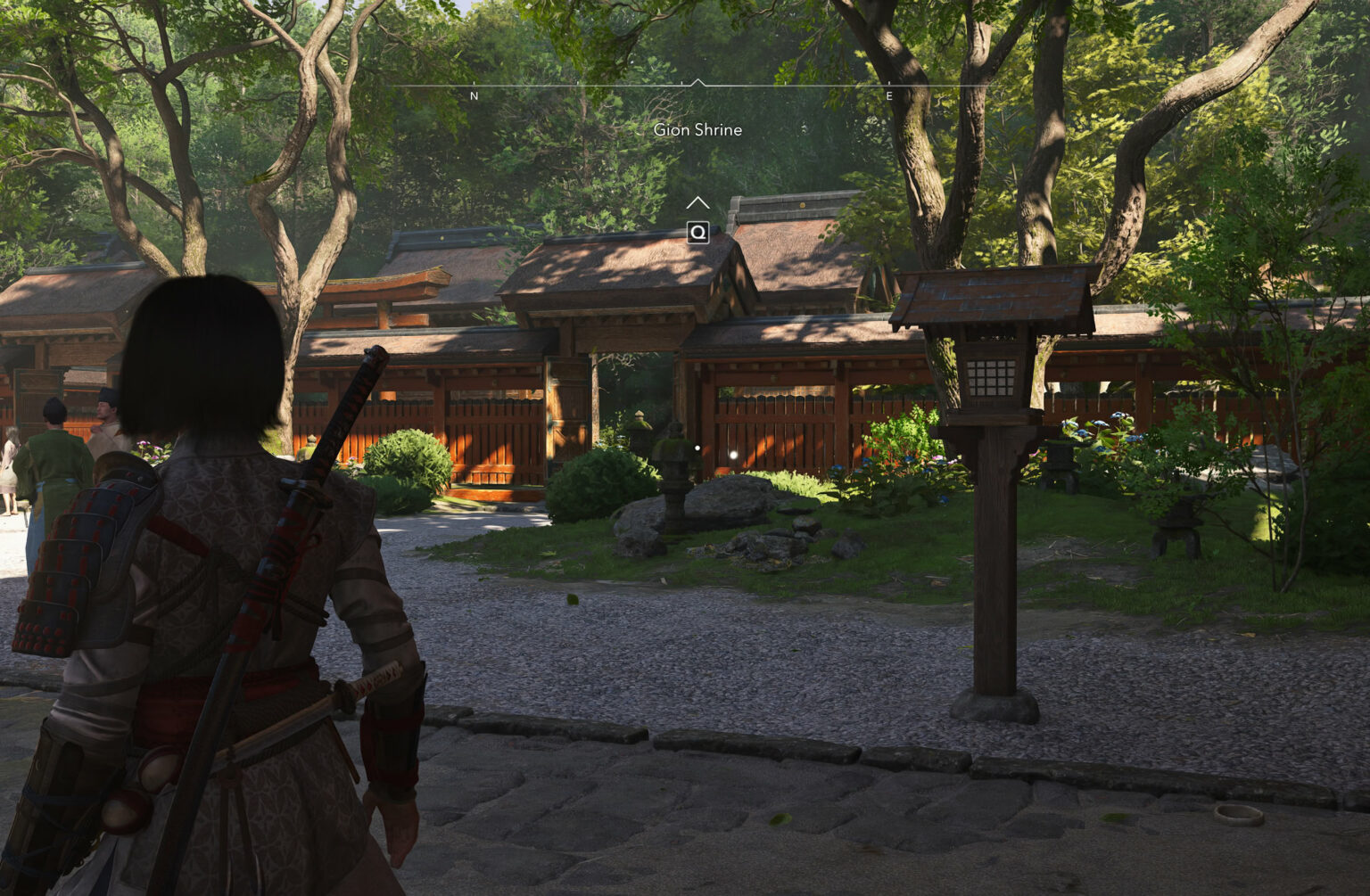1370x896 pixels.
Task: Click the center notch of the compass
Action: click(x=697, y=80)
